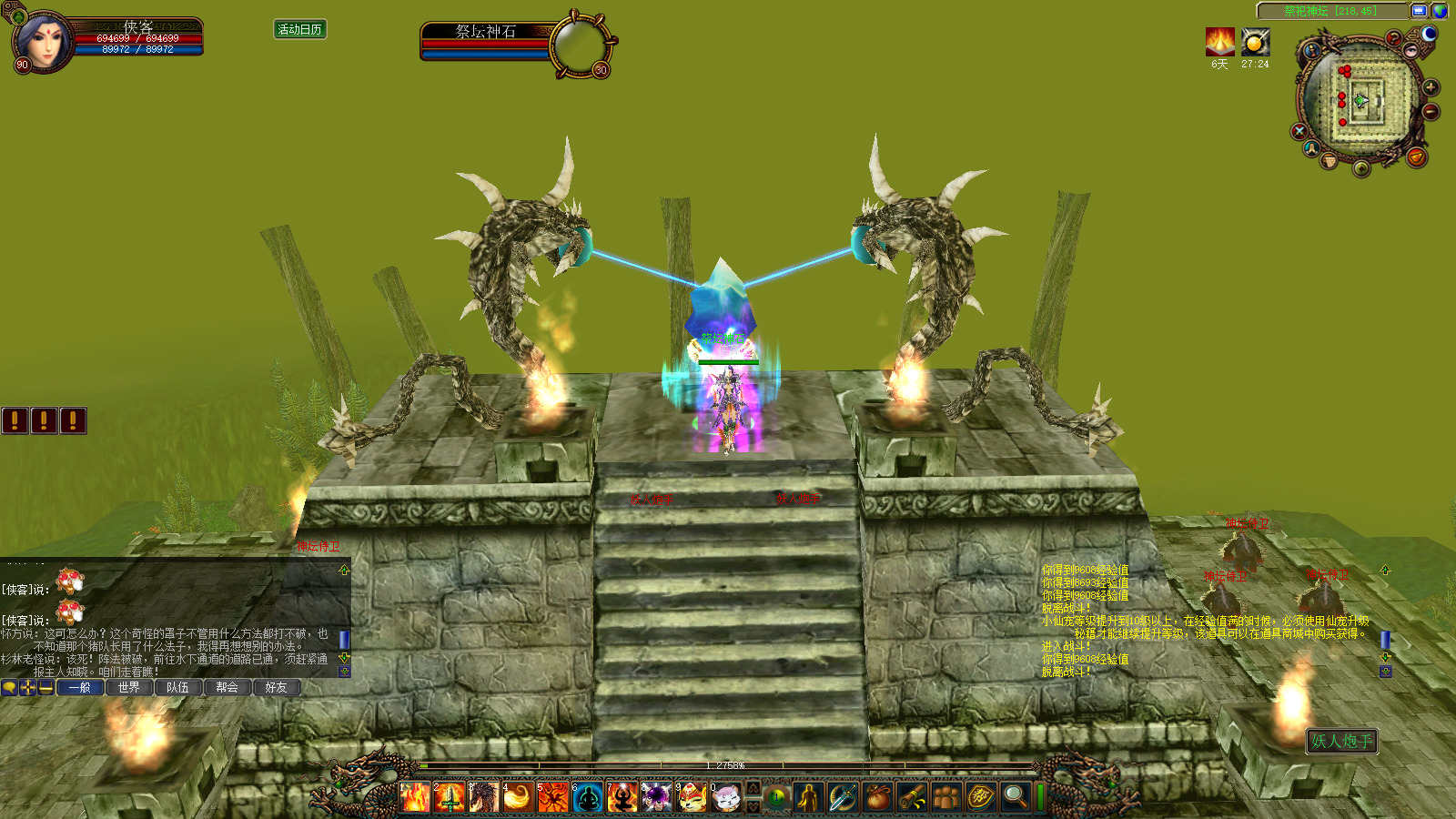This screenshot has width=1456, height=819.
Task: Click the question mark help button
Action: coord(1393,38)
